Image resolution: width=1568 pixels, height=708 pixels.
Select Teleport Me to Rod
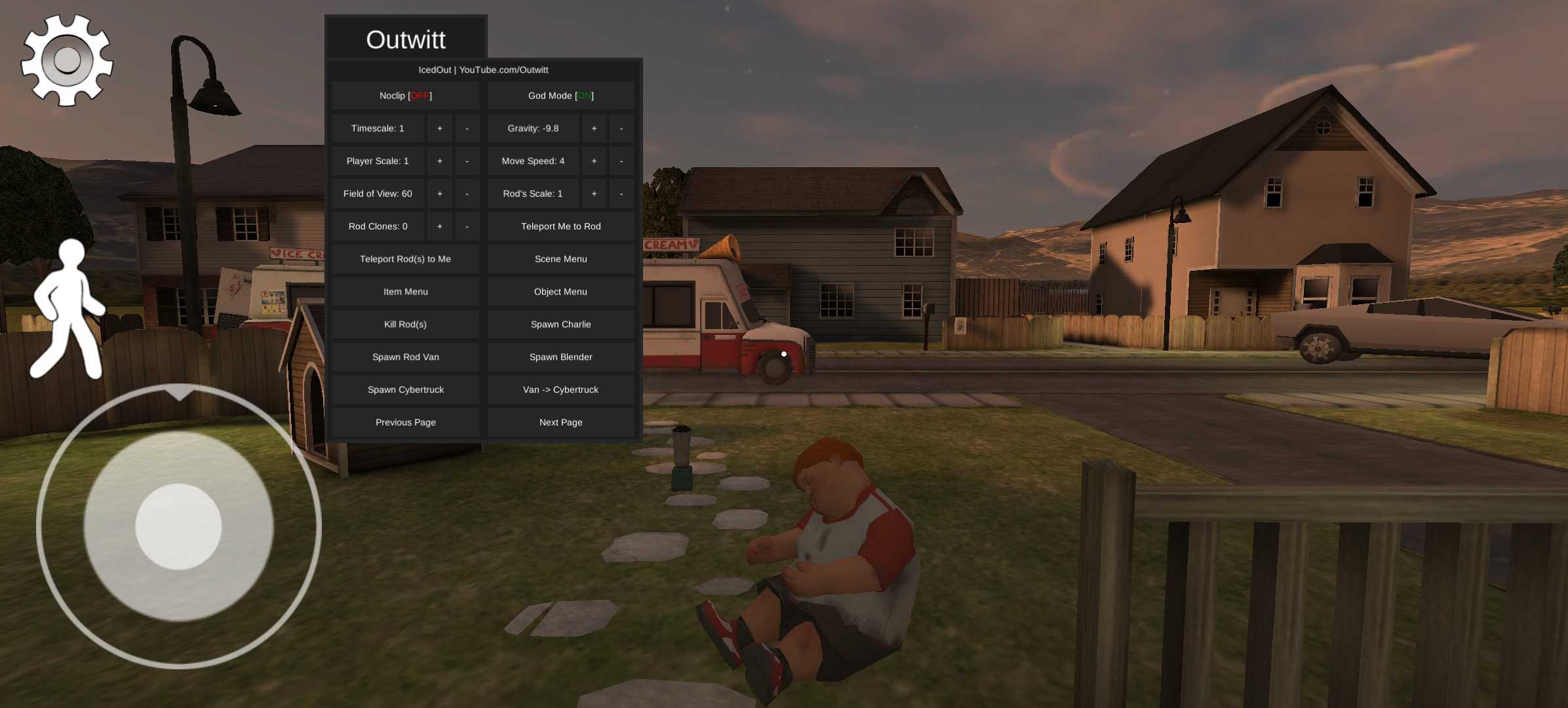click(560, 227)
